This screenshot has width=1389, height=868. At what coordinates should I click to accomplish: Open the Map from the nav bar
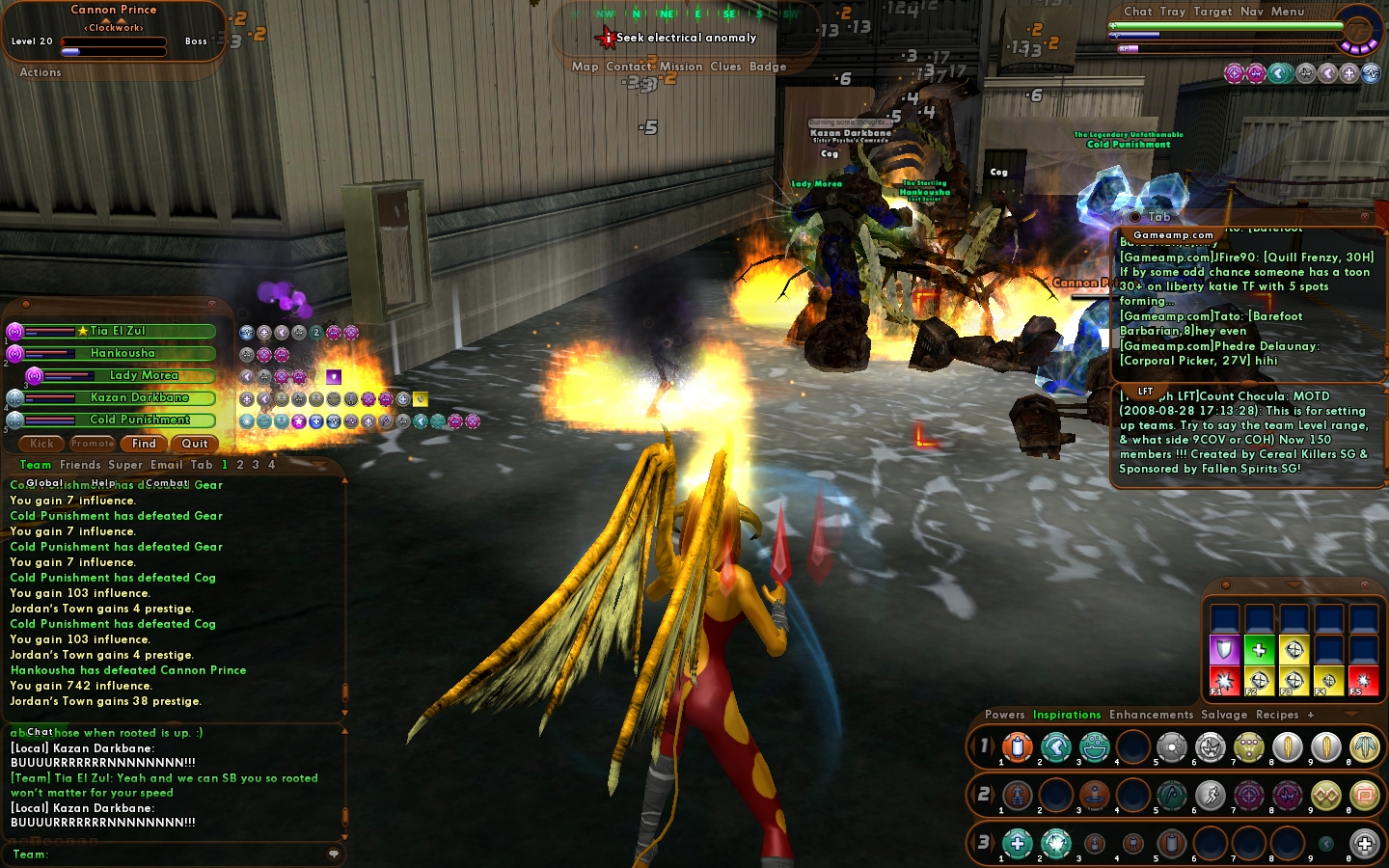(x=585, y=67)
